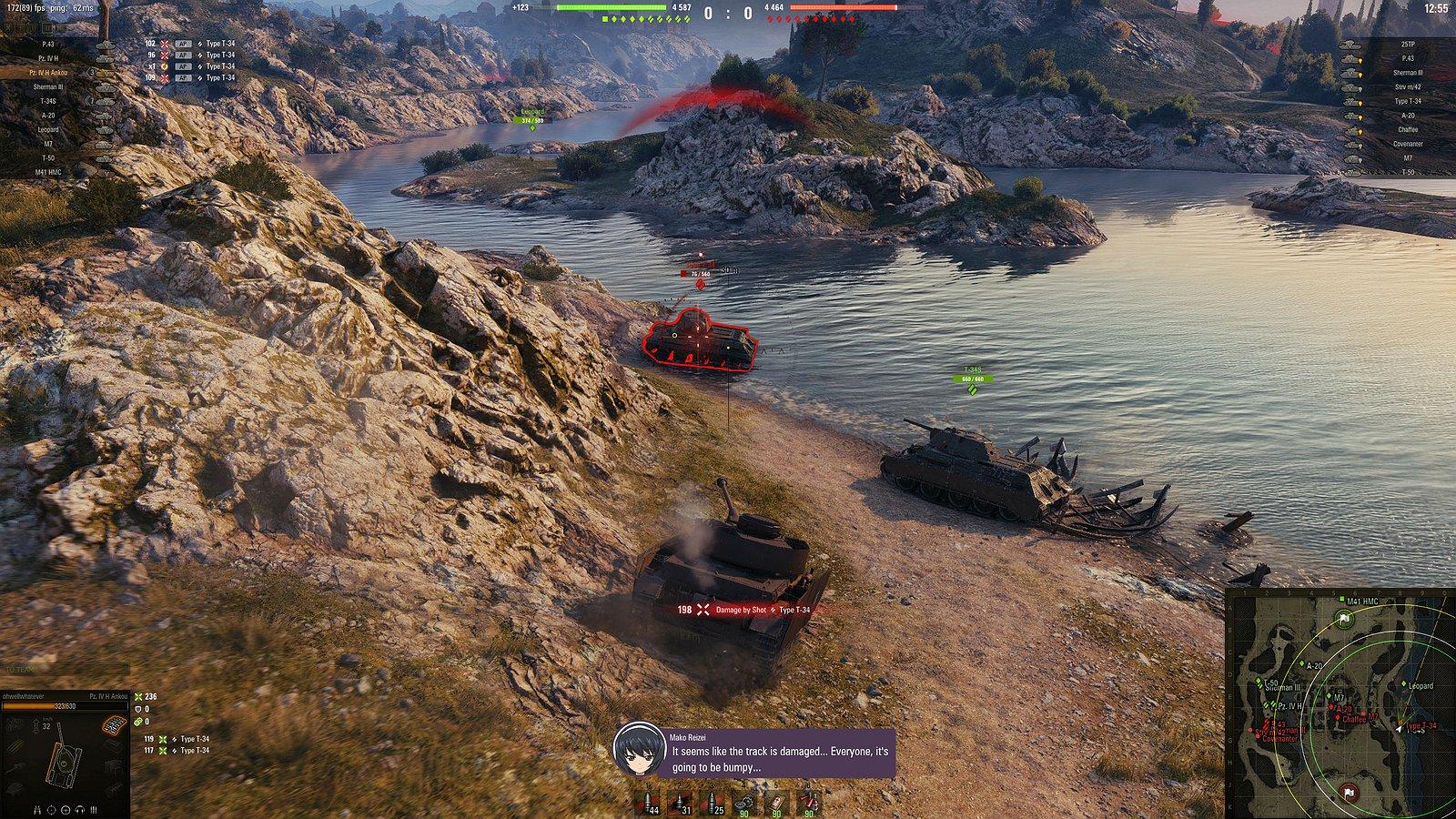Use the fire extinguisher consumable
The width and height of the screenshot is (1456, 819).
click(808, 804)
